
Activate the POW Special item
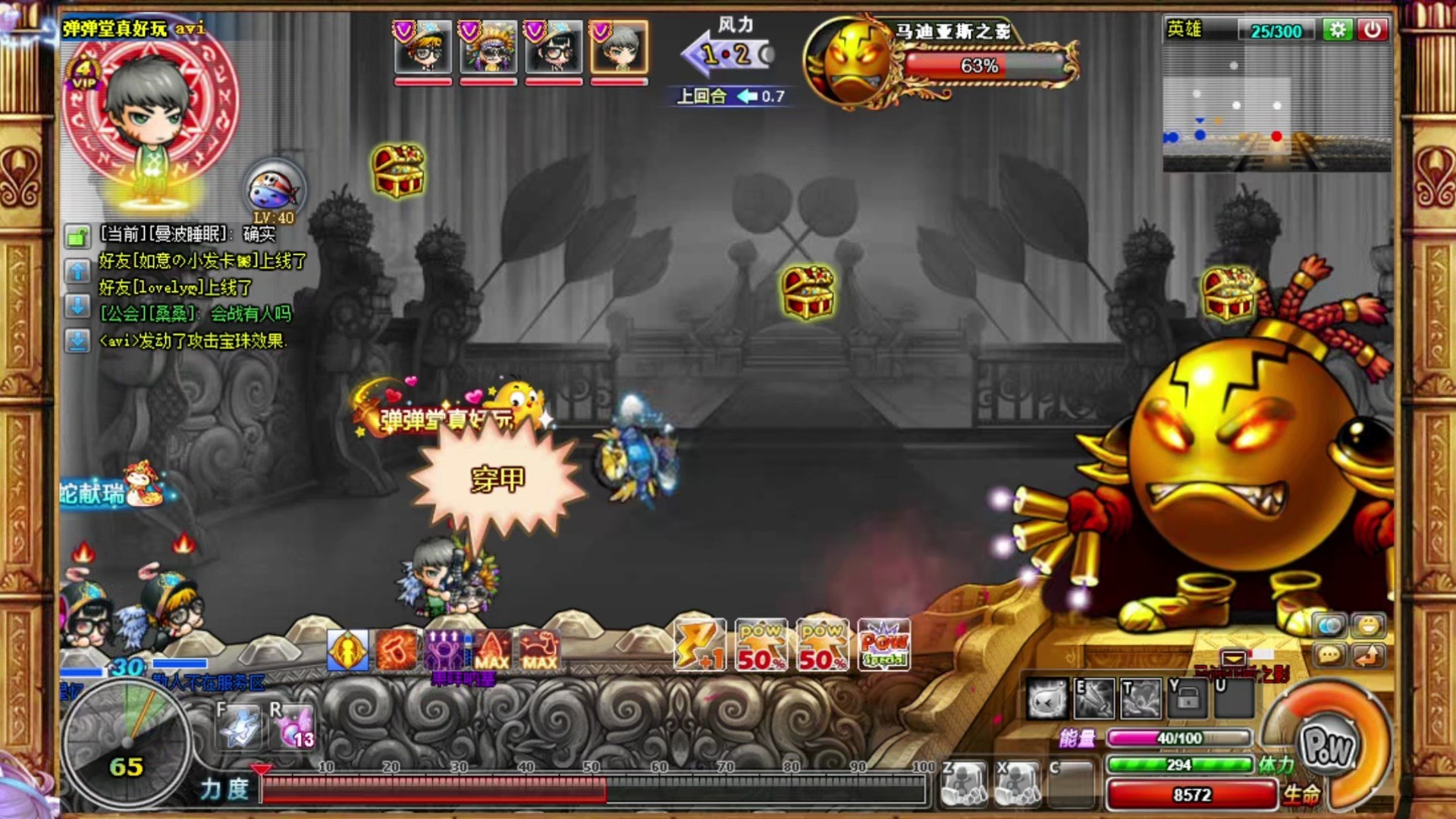click(883, 646)
